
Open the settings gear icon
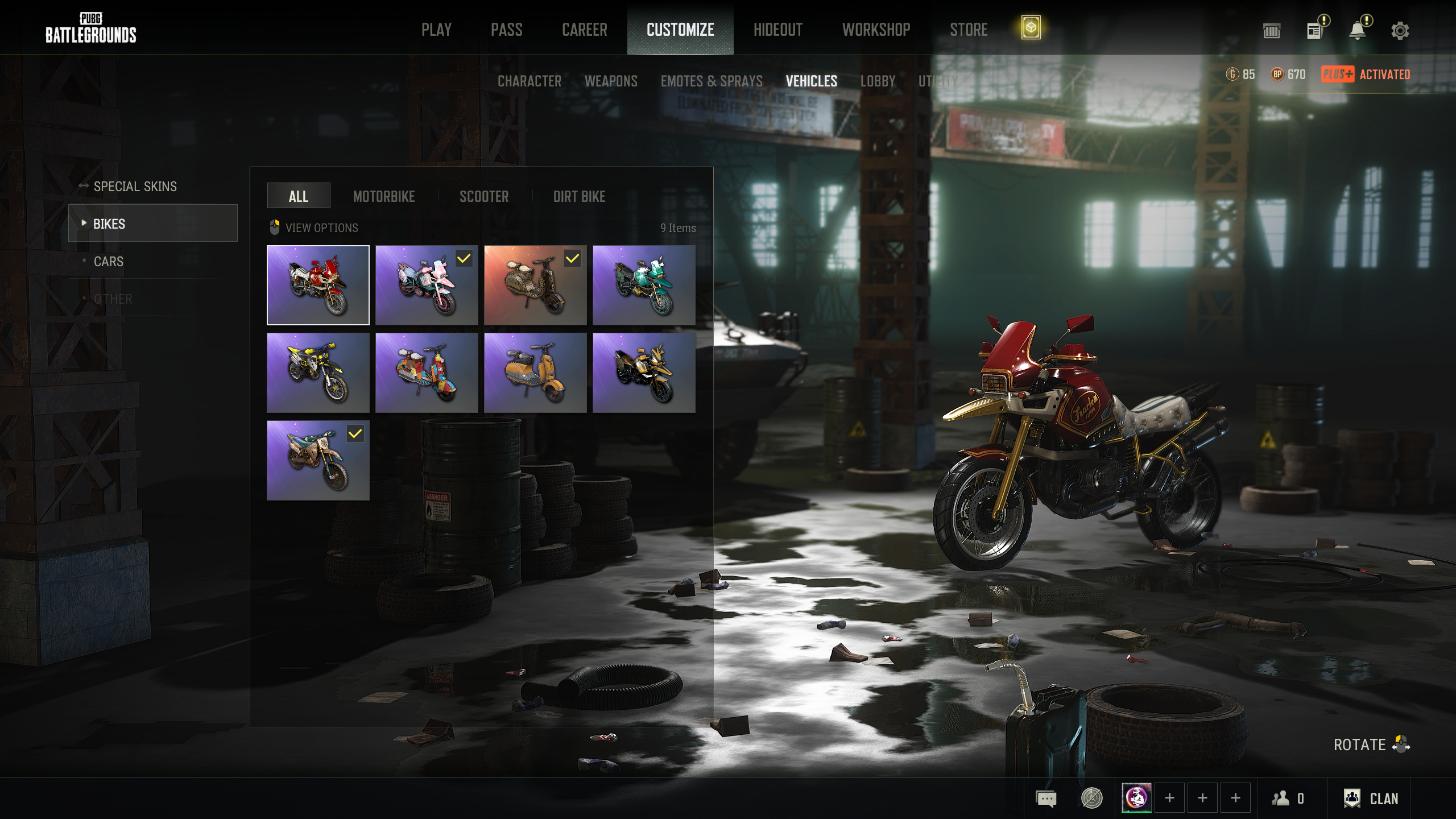[x=1400, y=31]
